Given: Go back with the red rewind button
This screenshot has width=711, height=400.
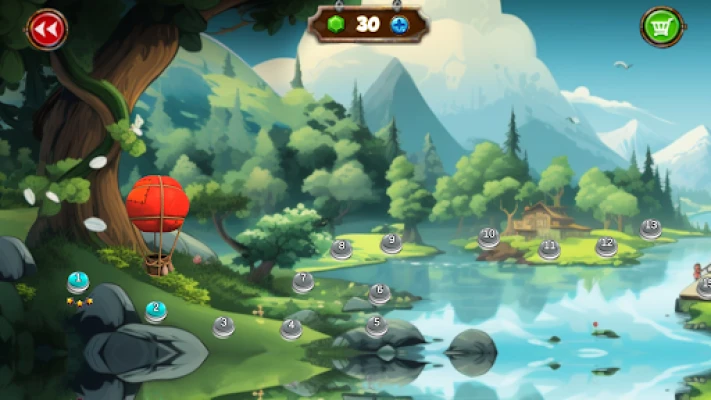Looking at the screenshot, I should coord(46,29).
